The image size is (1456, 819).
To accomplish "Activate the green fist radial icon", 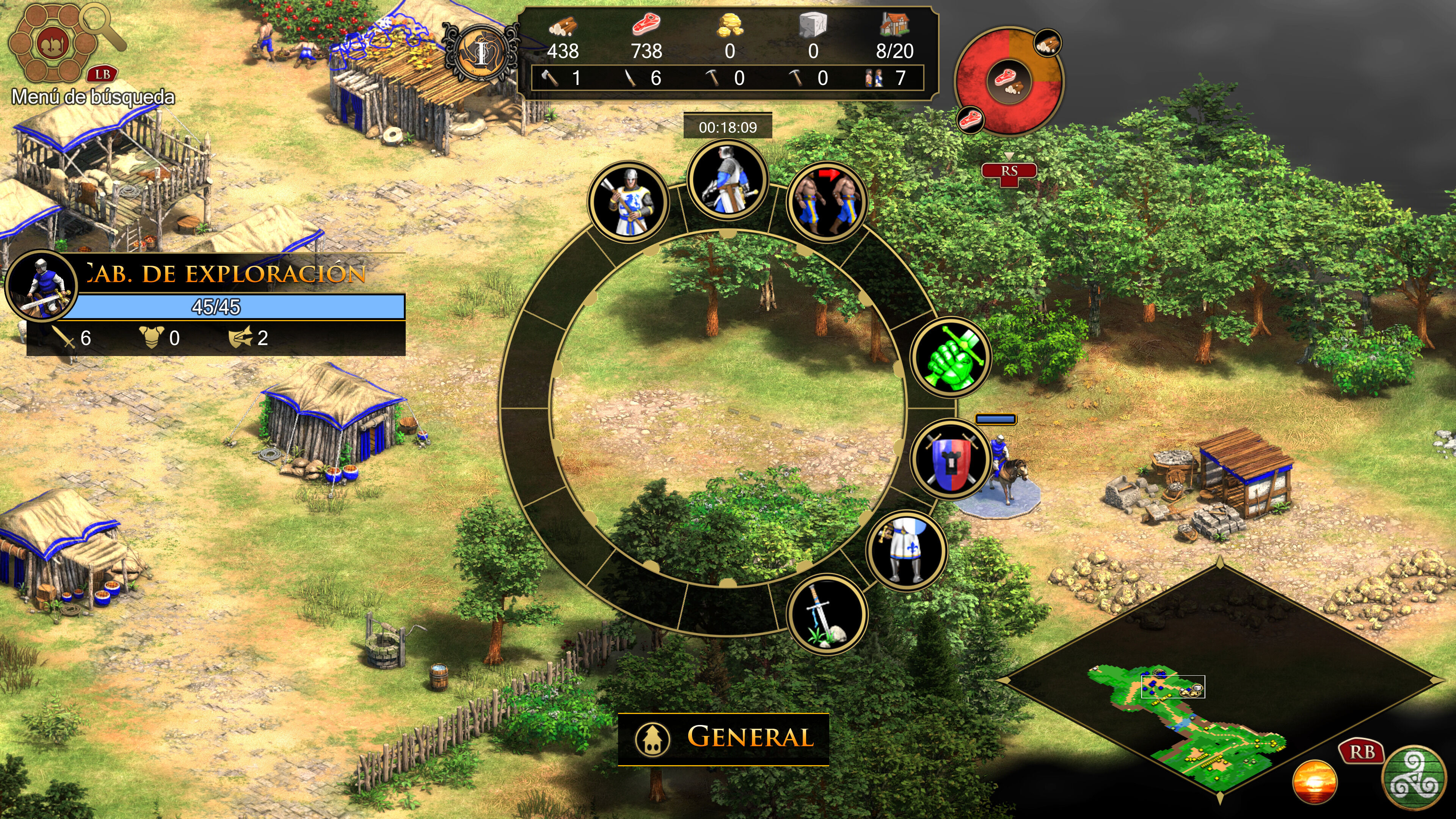I will 951,357.
